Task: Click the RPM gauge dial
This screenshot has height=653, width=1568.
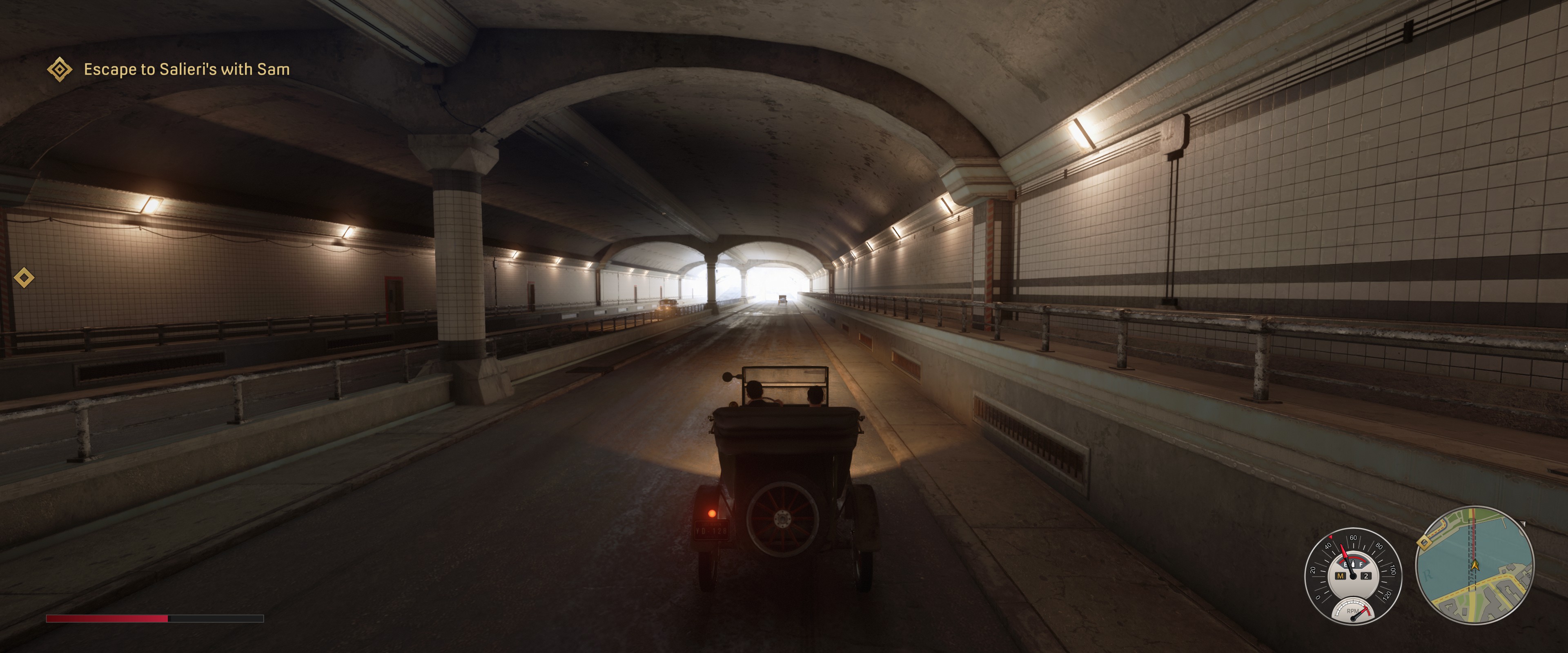Action: point(1352,611)
